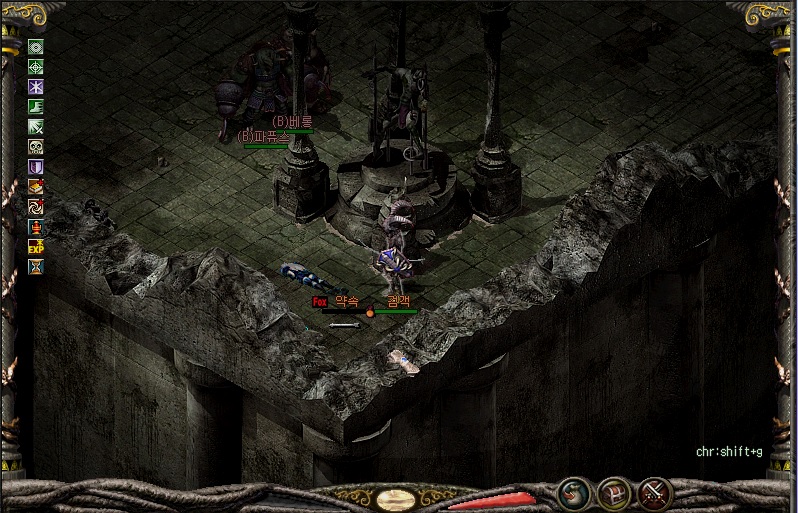Image resolution: width=798 pixels, height=513 pixels.
Task: Activate the green boot speed icon
Action: 36,107
